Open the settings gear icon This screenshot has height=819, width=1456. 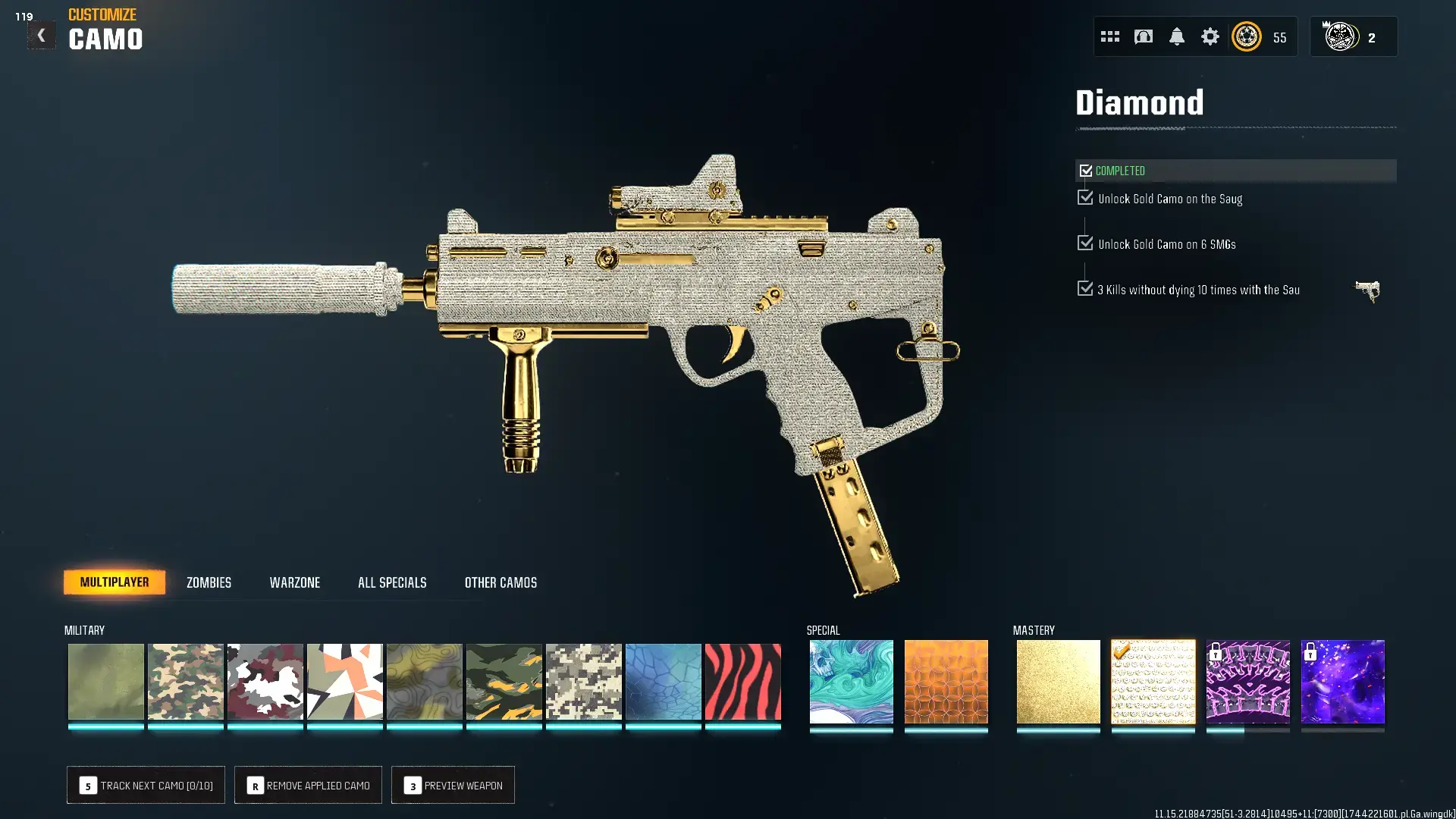(x=1210, y=36)
